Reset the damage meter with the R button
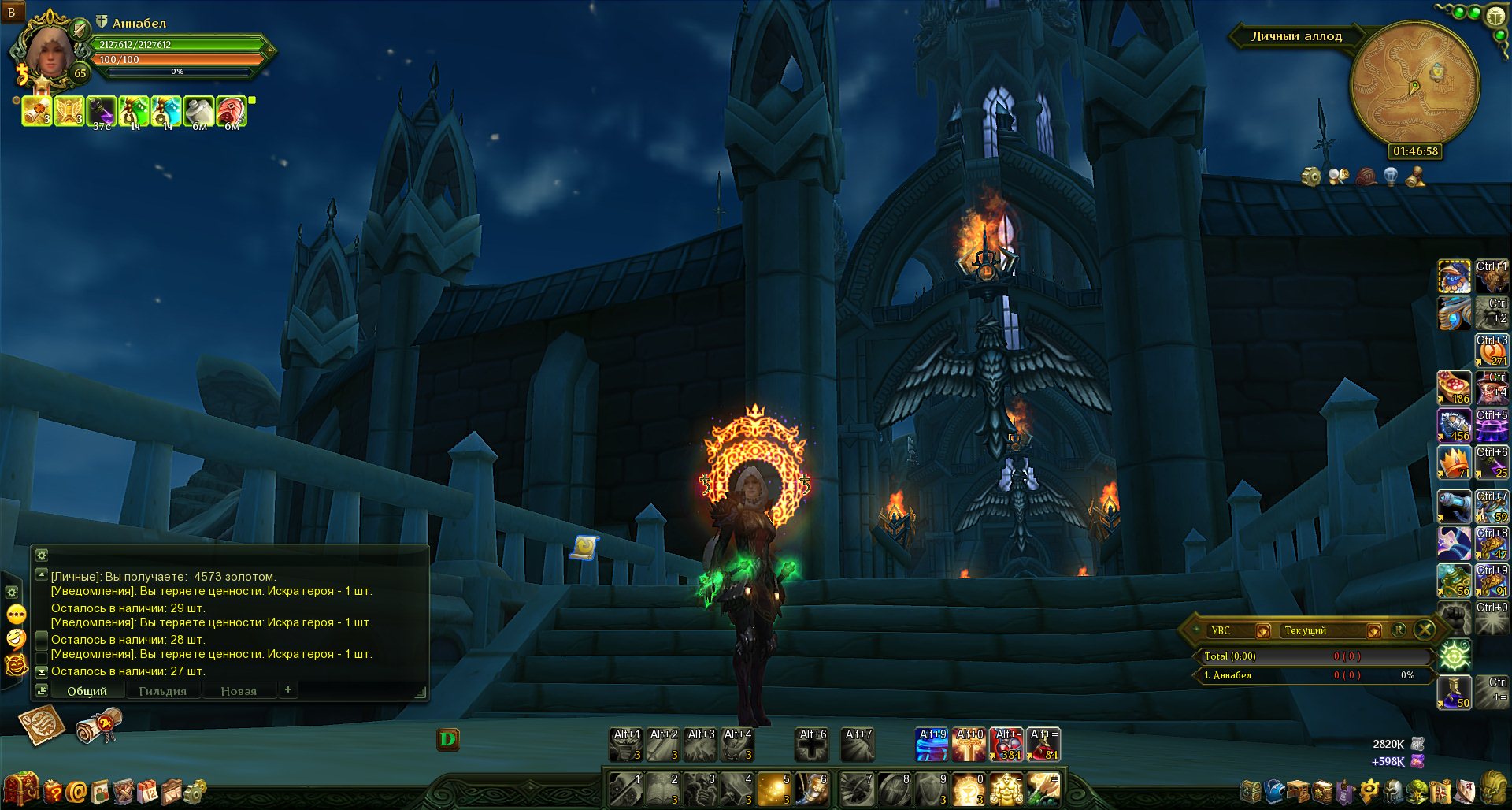The height and width of the screenshot is (810, 1512). point(1399,630)
